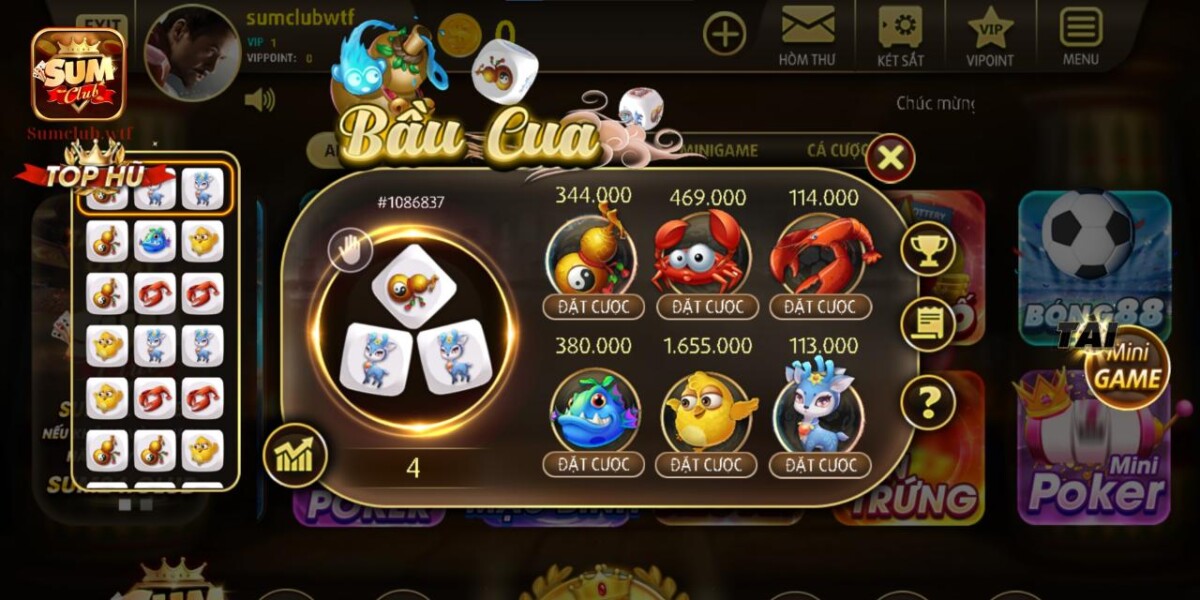Place a bet on the crab

tap(707, 306)
